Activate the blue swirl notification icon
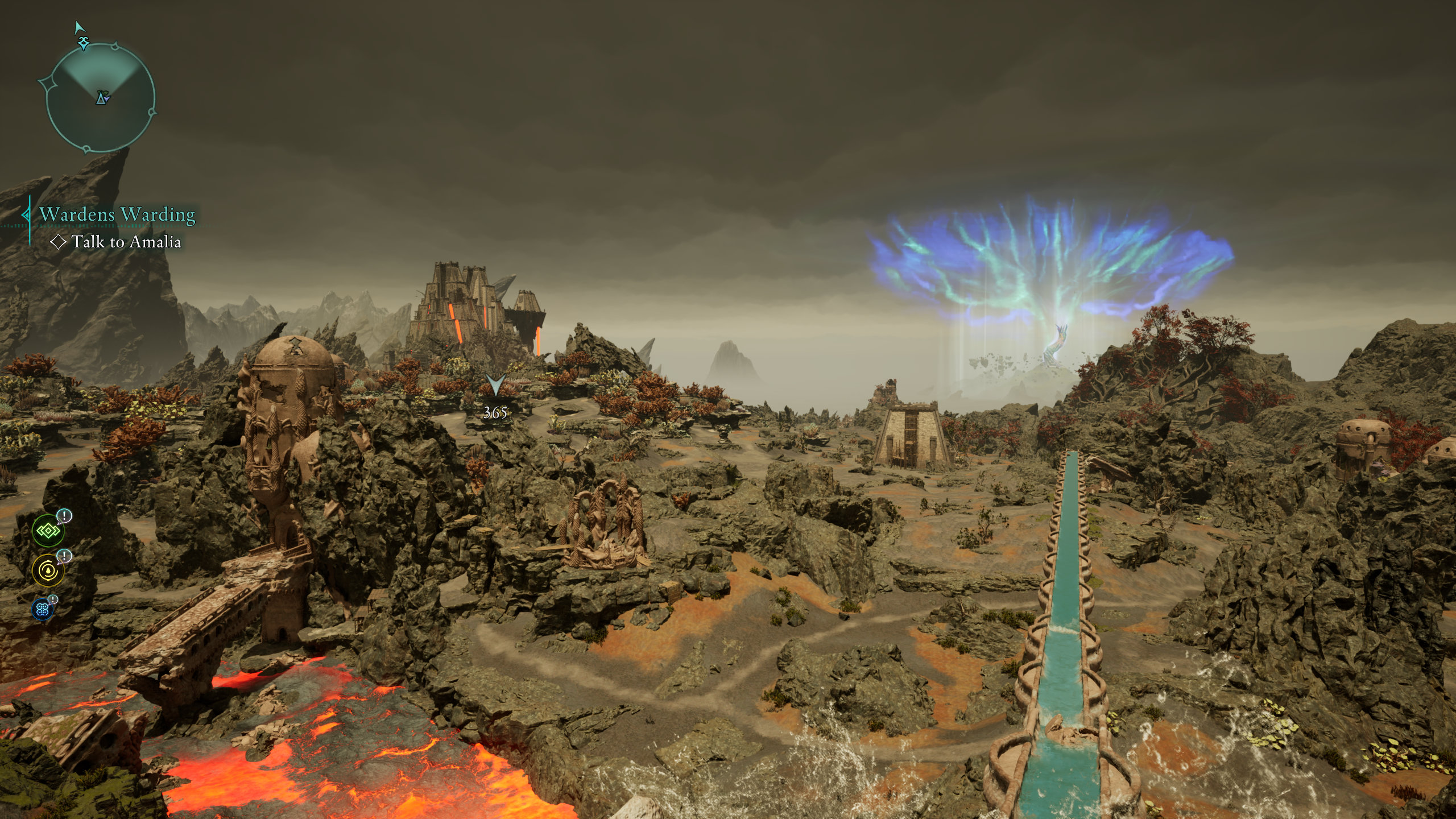The width and height of the screenshot is (1456, 819). tap(42, 610)
